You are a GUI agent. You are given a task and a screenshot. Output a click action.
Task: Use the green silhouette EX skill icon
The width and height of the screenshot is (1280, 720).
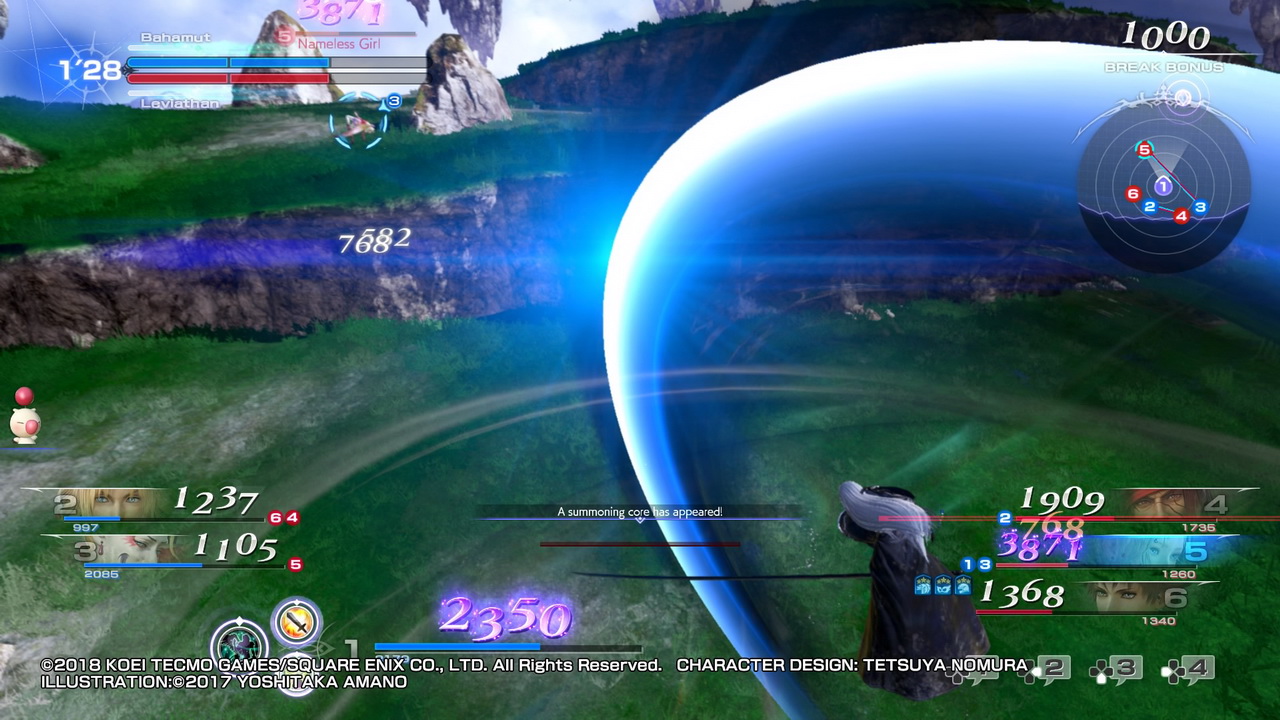239,643
